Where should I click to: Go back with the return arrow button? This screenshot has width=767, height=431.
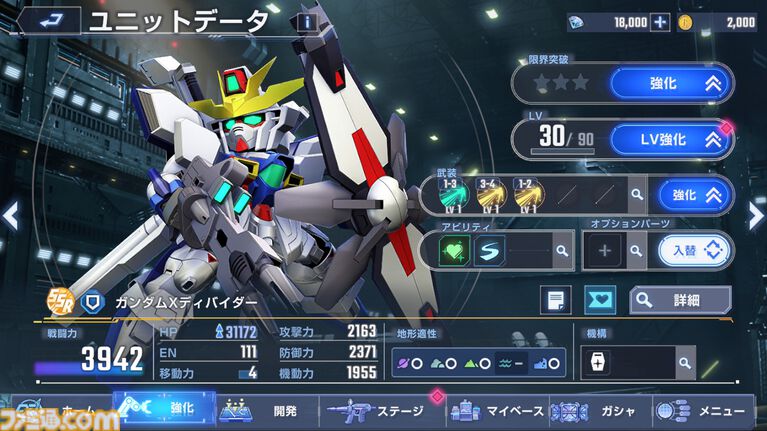coord(47,20)
